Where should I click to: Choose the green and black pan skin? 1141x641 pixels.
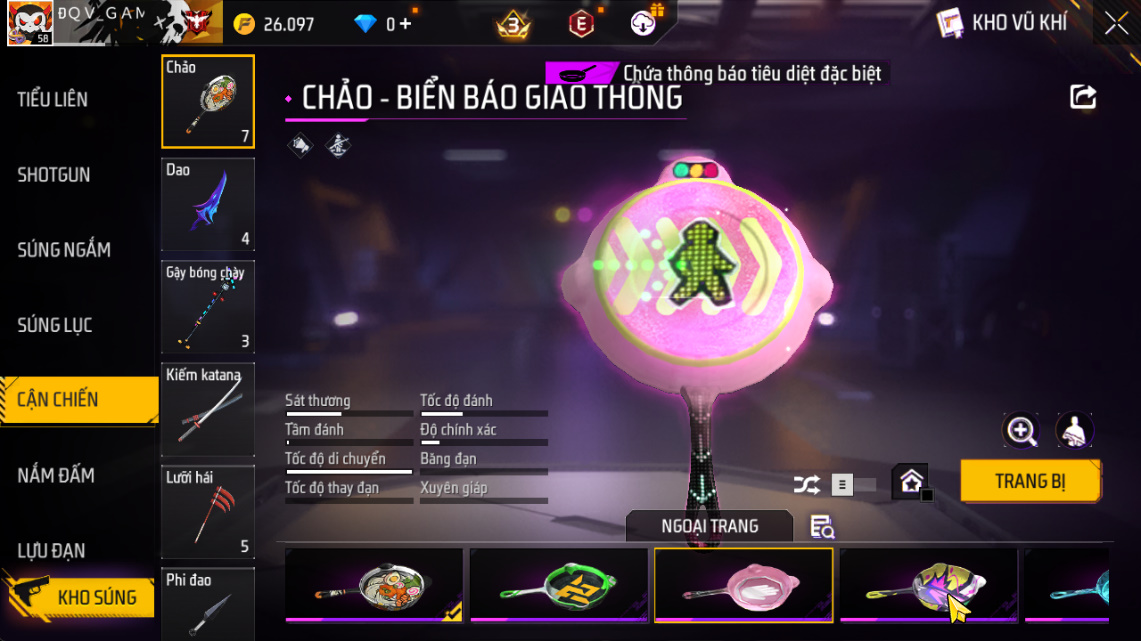click(x=559, y=584)
